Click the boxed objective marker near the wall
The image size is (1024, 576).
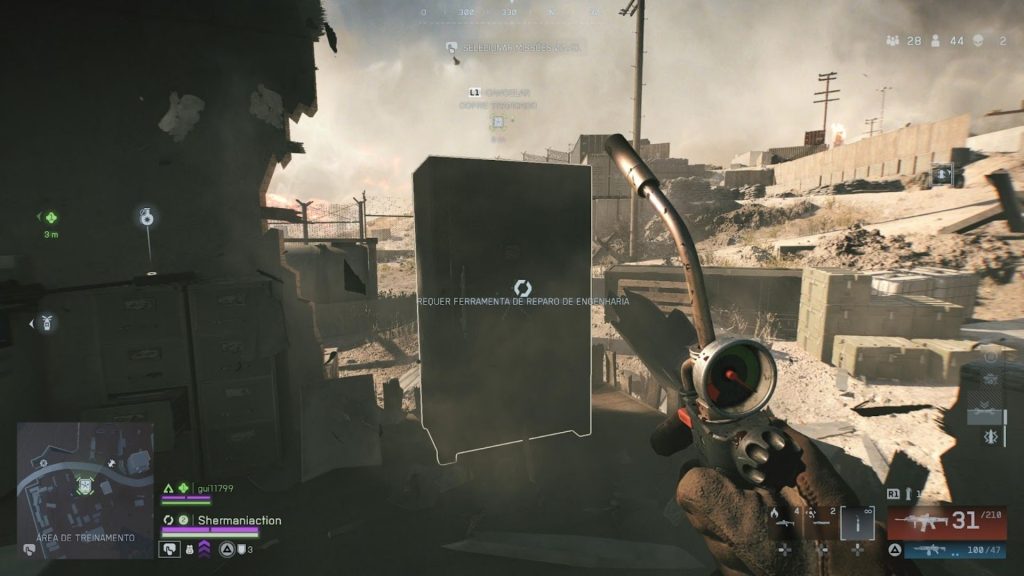tap(942, 174)
